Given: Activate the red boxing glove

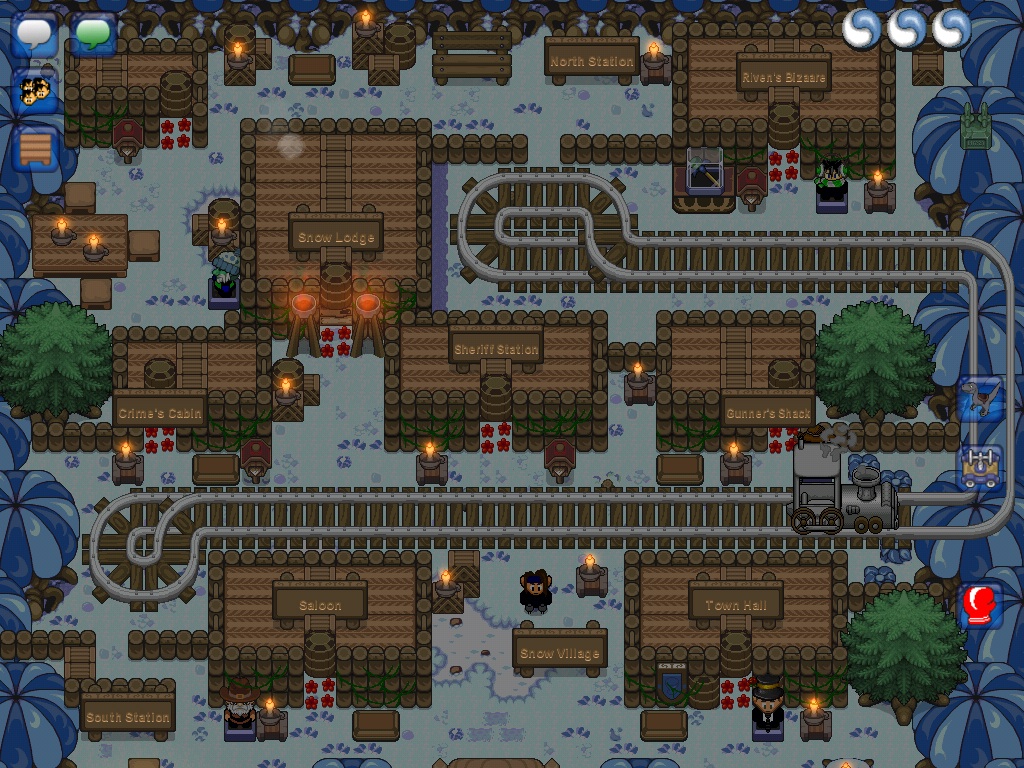Looking at the screenshot, I should click(x=980, y=605).
